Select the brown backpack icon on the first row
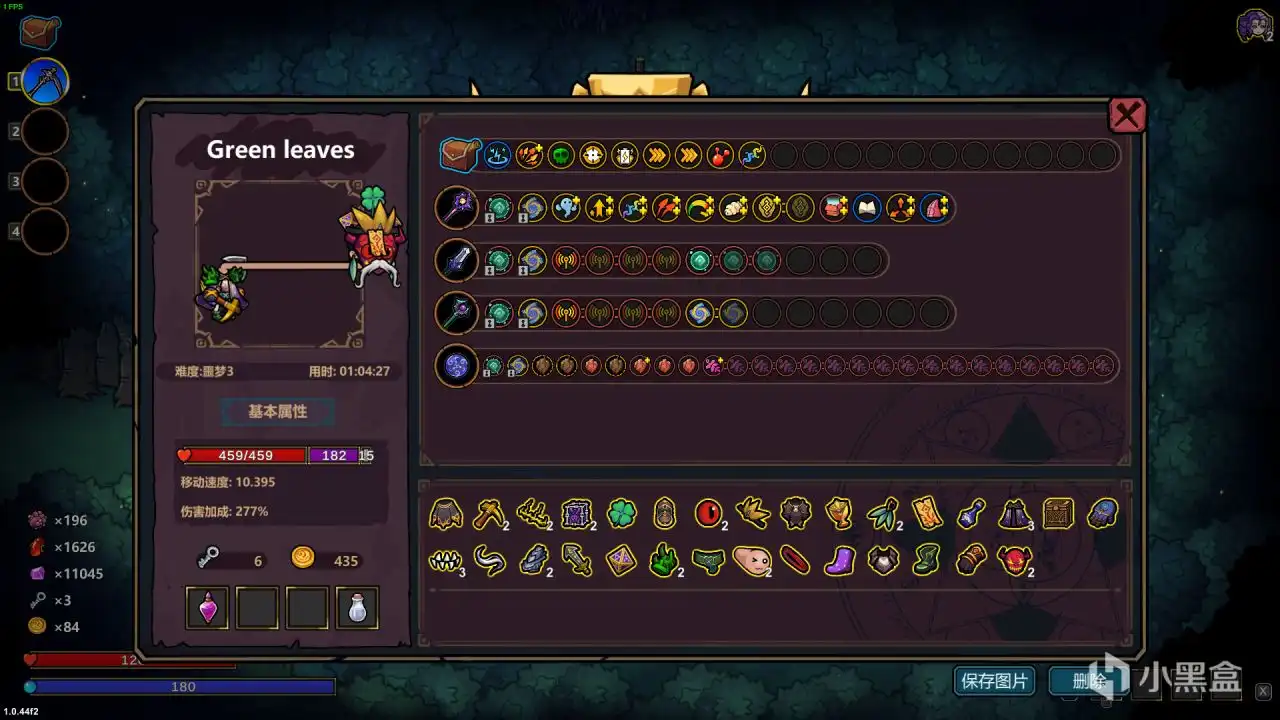The width and height of the screenshot is (1280, 720). pyautogui.click(x=458, y=155)
